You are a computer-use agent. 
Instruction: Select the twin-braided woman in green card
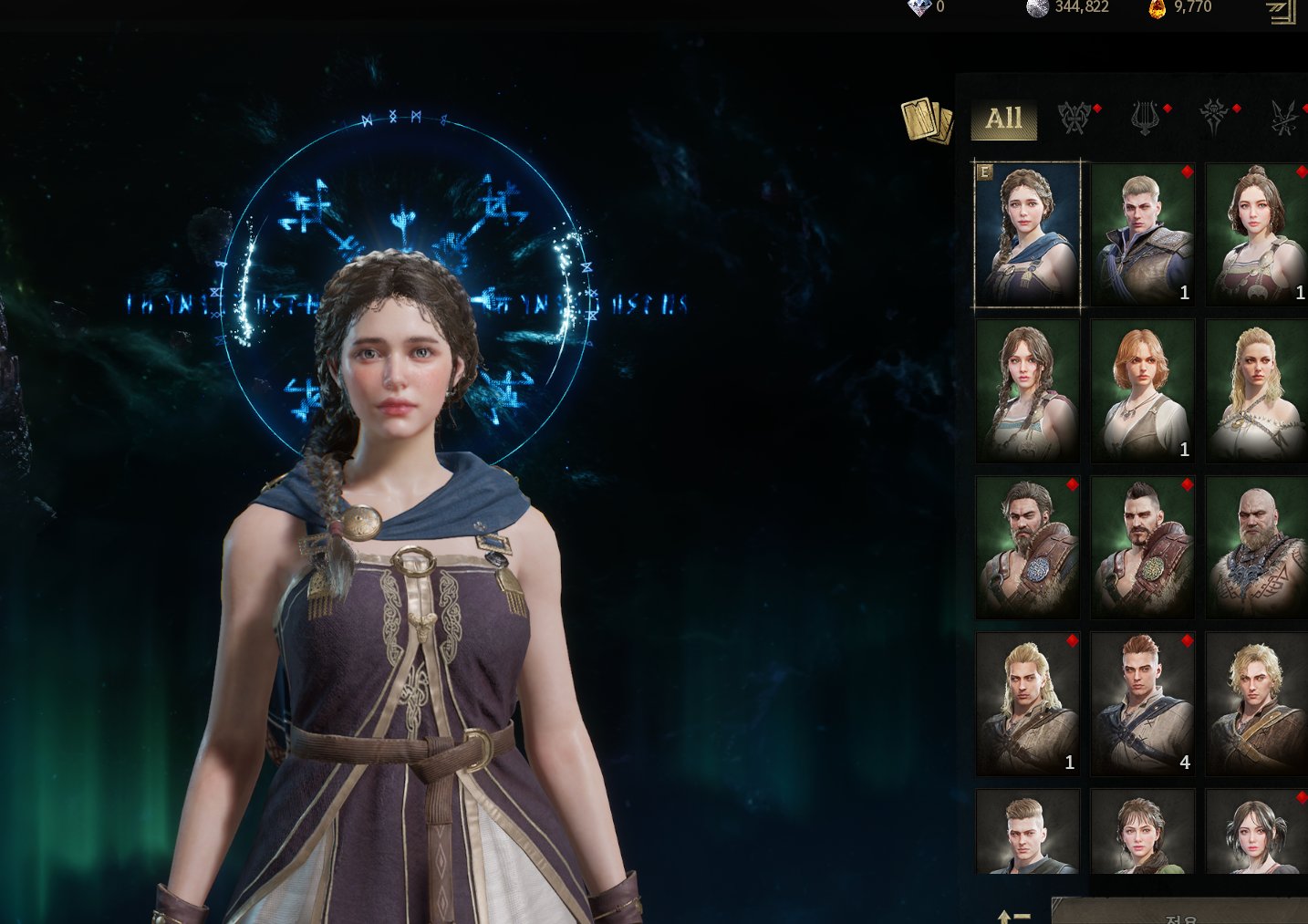1027,390
